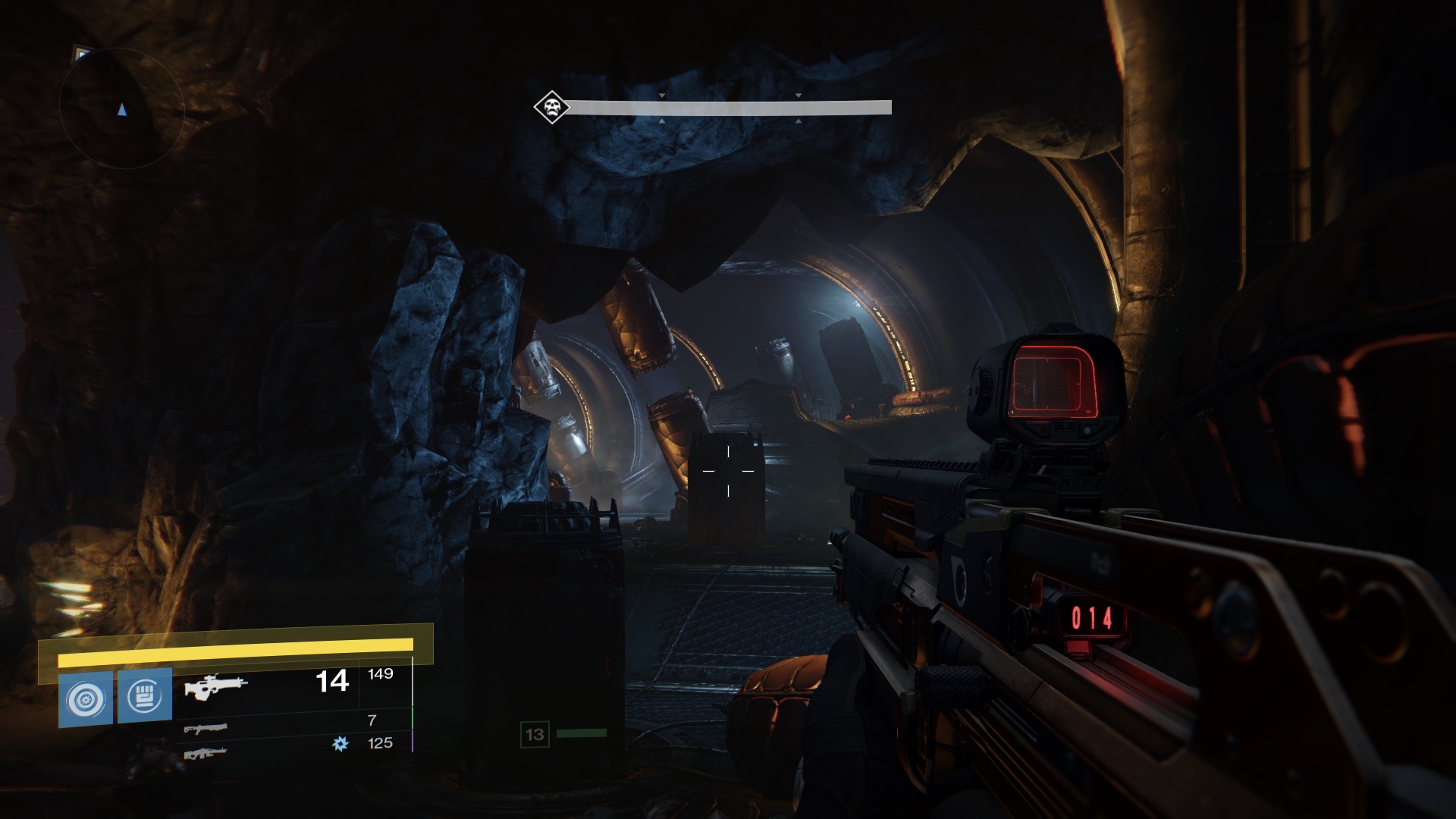Screen dimensions: 1456x819
Task: Activate the grenade ability icon
Action: point(86,698)
